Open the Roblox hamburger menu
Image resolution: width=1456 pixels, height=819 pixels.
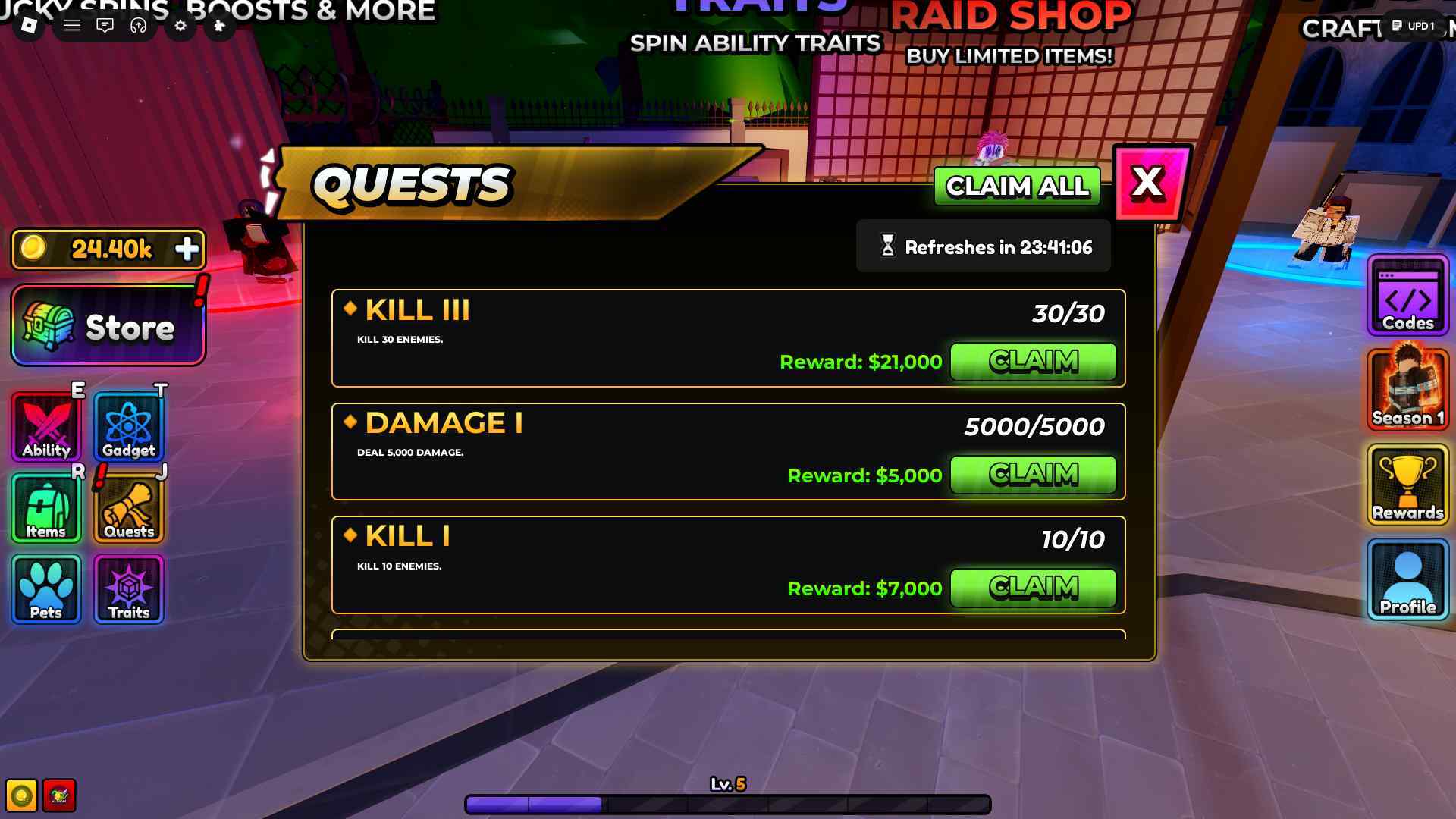coord(72,25)
